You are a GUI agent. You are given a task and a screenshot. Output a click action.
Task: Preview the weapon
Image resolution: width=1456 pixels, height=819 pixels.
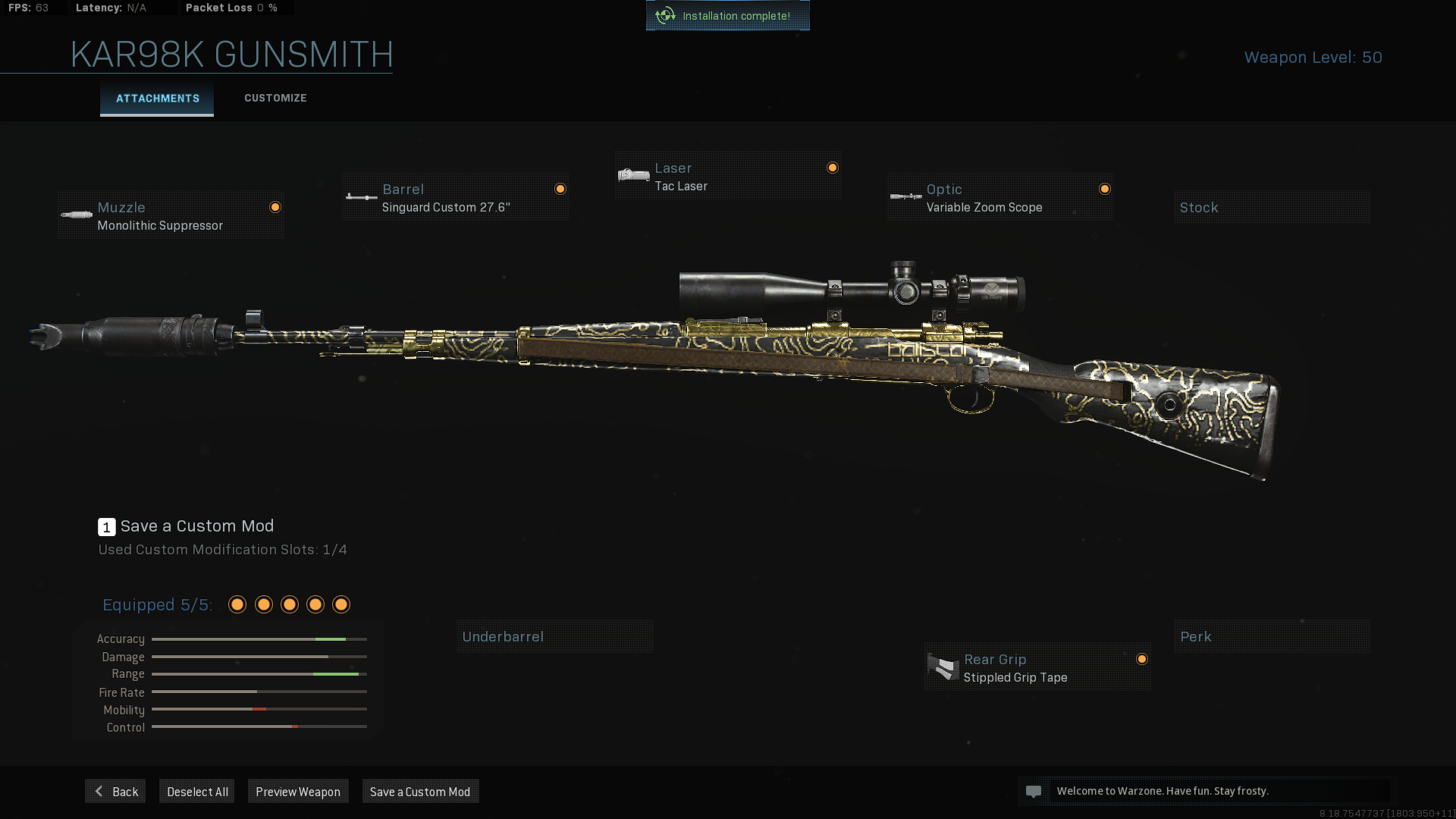(x=298, y=792)
